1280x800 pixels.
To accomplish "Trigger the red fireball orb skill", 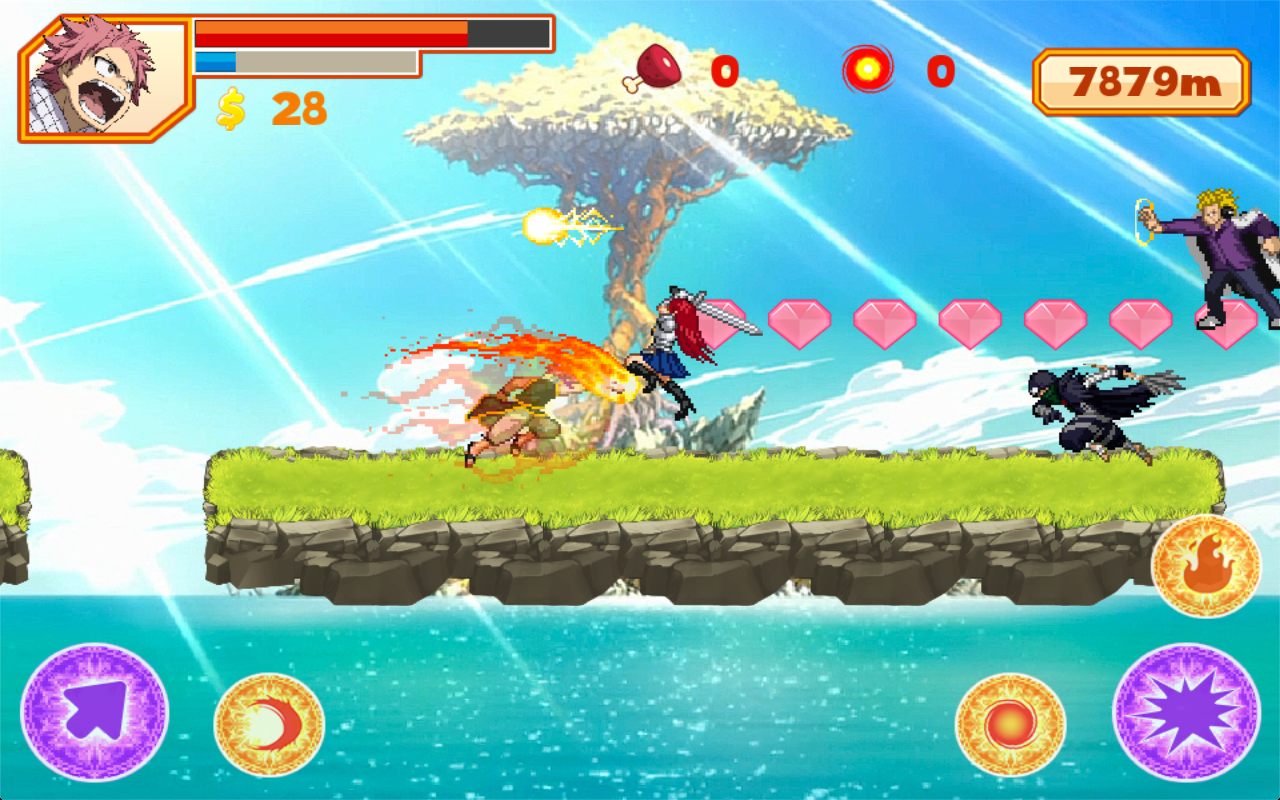I will click(1010, 724).
